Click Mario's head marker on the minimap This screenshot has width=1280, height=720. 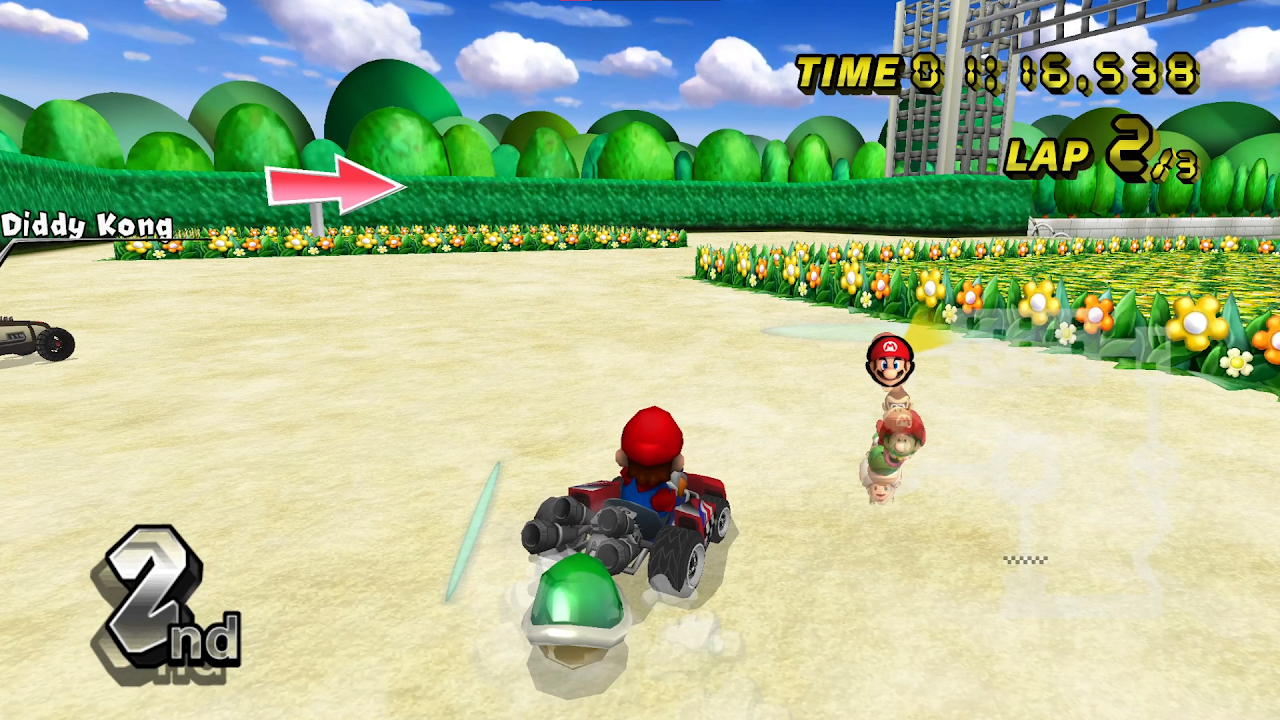(889, 361)
